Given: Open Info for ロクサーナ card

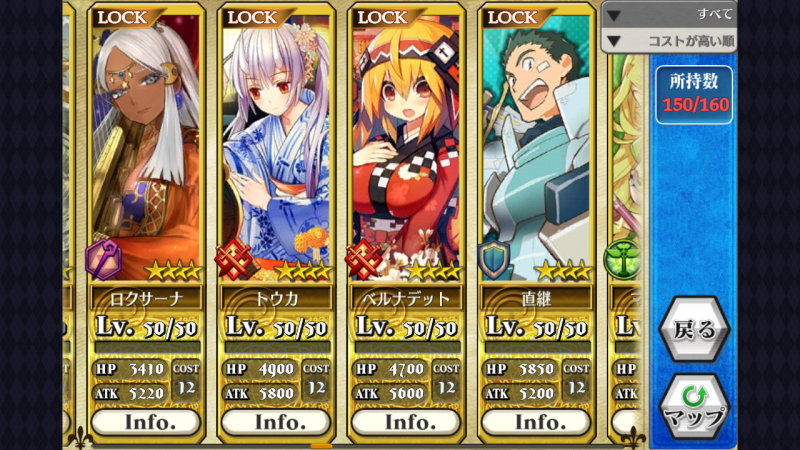Looking at the screenshot, I should point(148,422).
